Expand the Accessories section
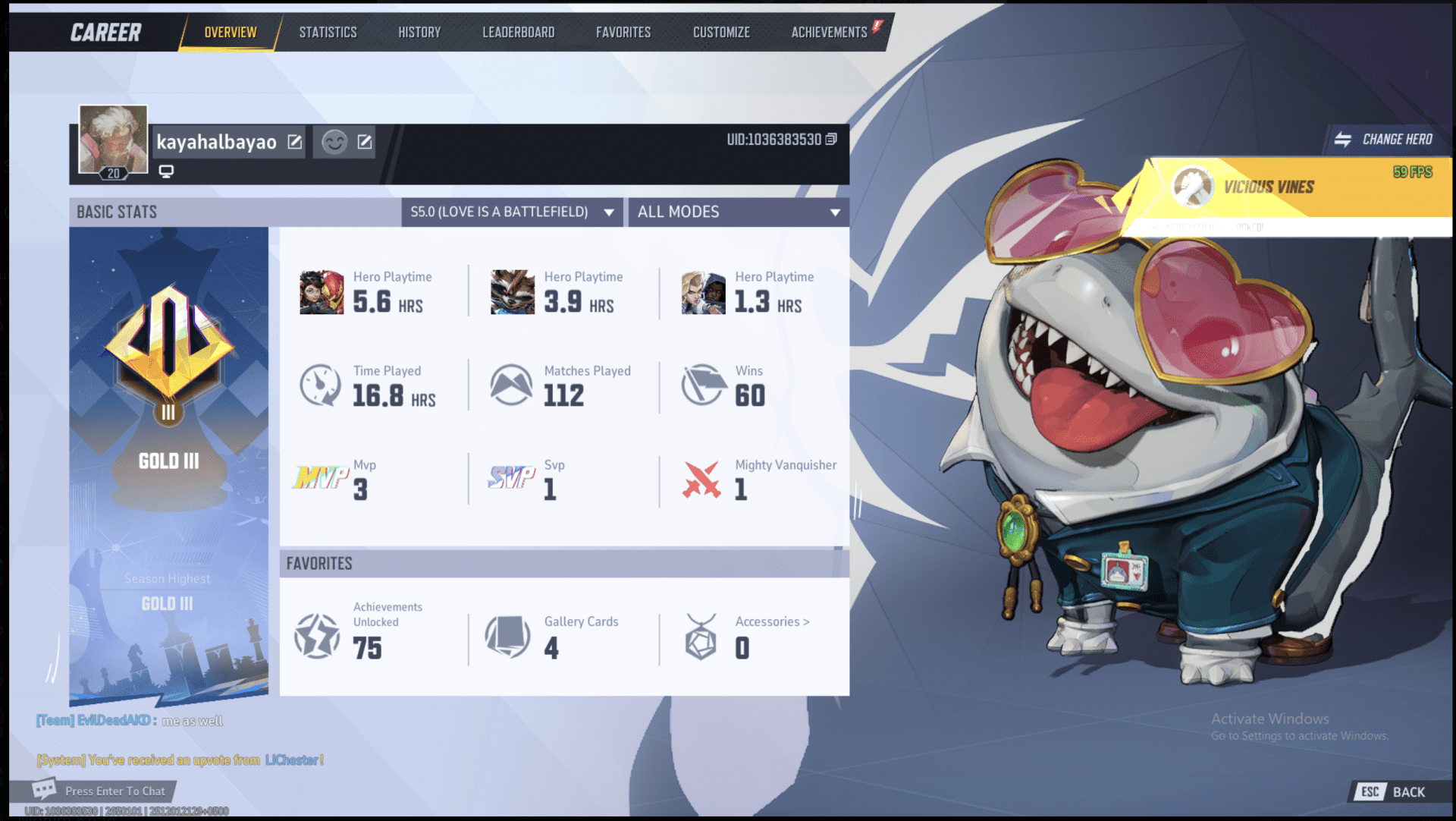 (x=773, y=621)
